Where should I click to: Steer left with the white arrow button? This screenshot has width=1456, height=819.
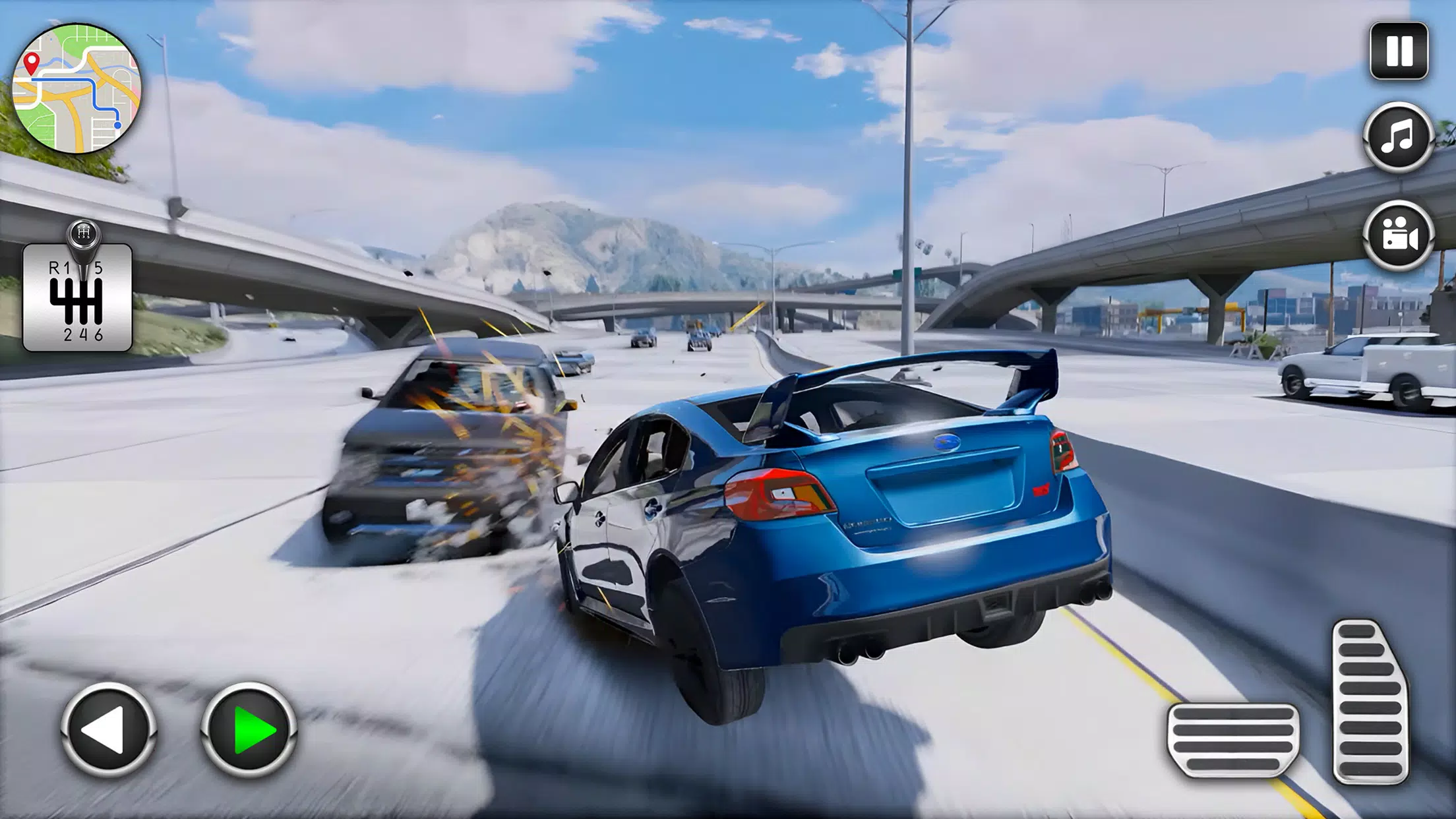click(108, 729)
